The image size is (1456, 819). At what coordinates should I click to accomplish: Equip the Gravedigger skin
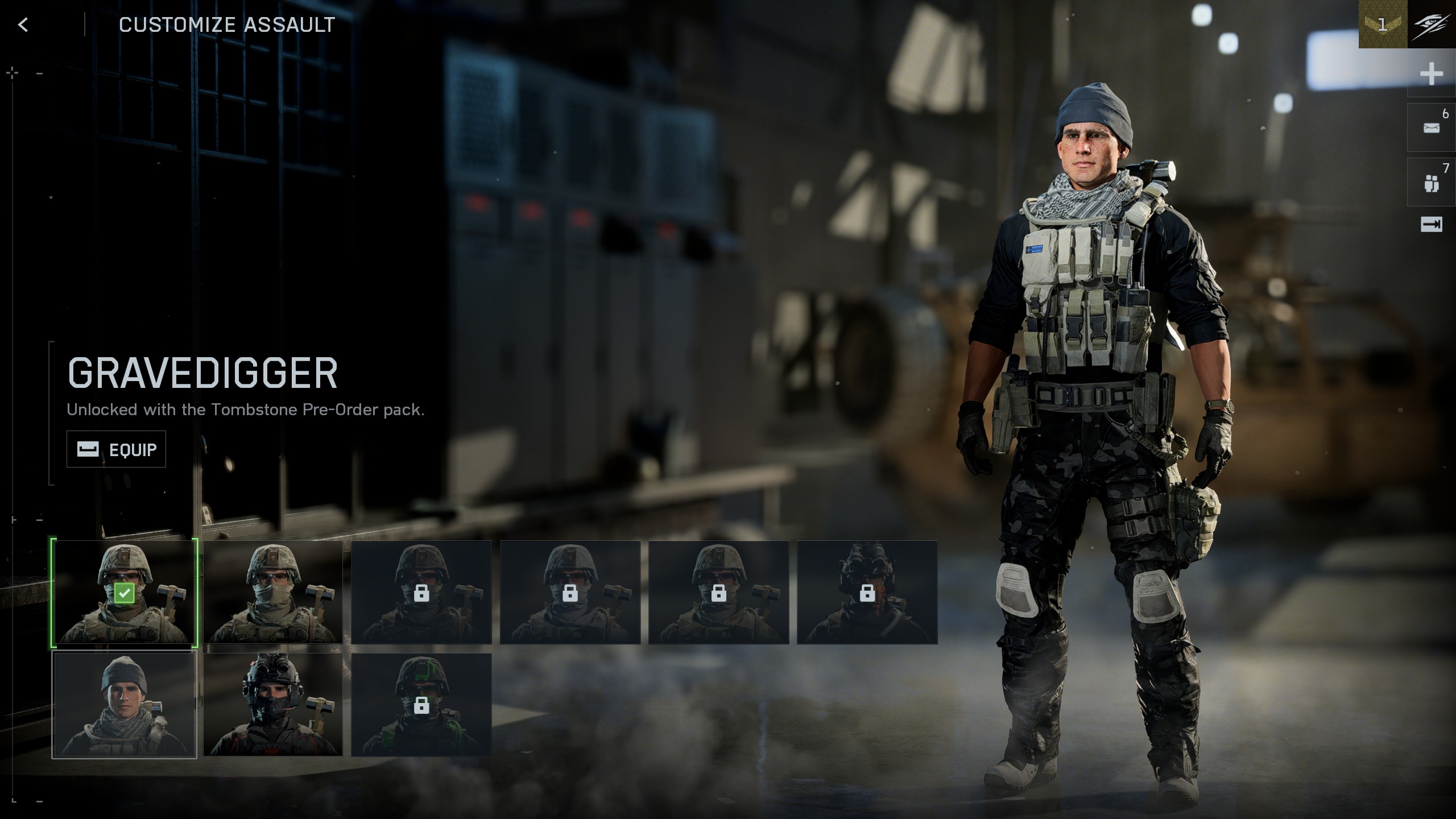pos(116,449)
